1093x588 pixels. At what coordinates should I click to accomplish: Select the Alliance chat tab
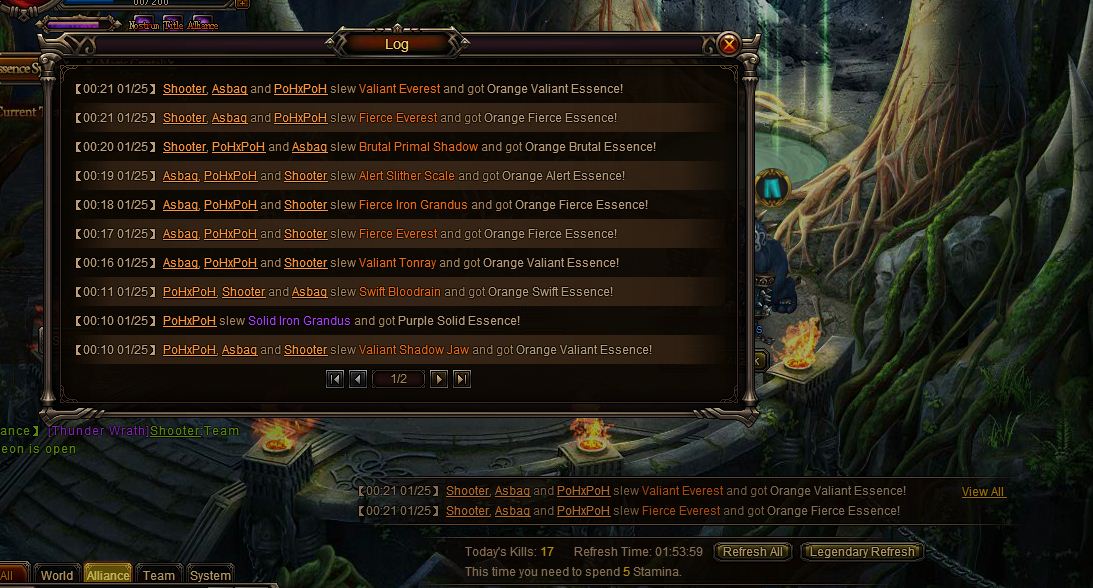coord(108,575)
